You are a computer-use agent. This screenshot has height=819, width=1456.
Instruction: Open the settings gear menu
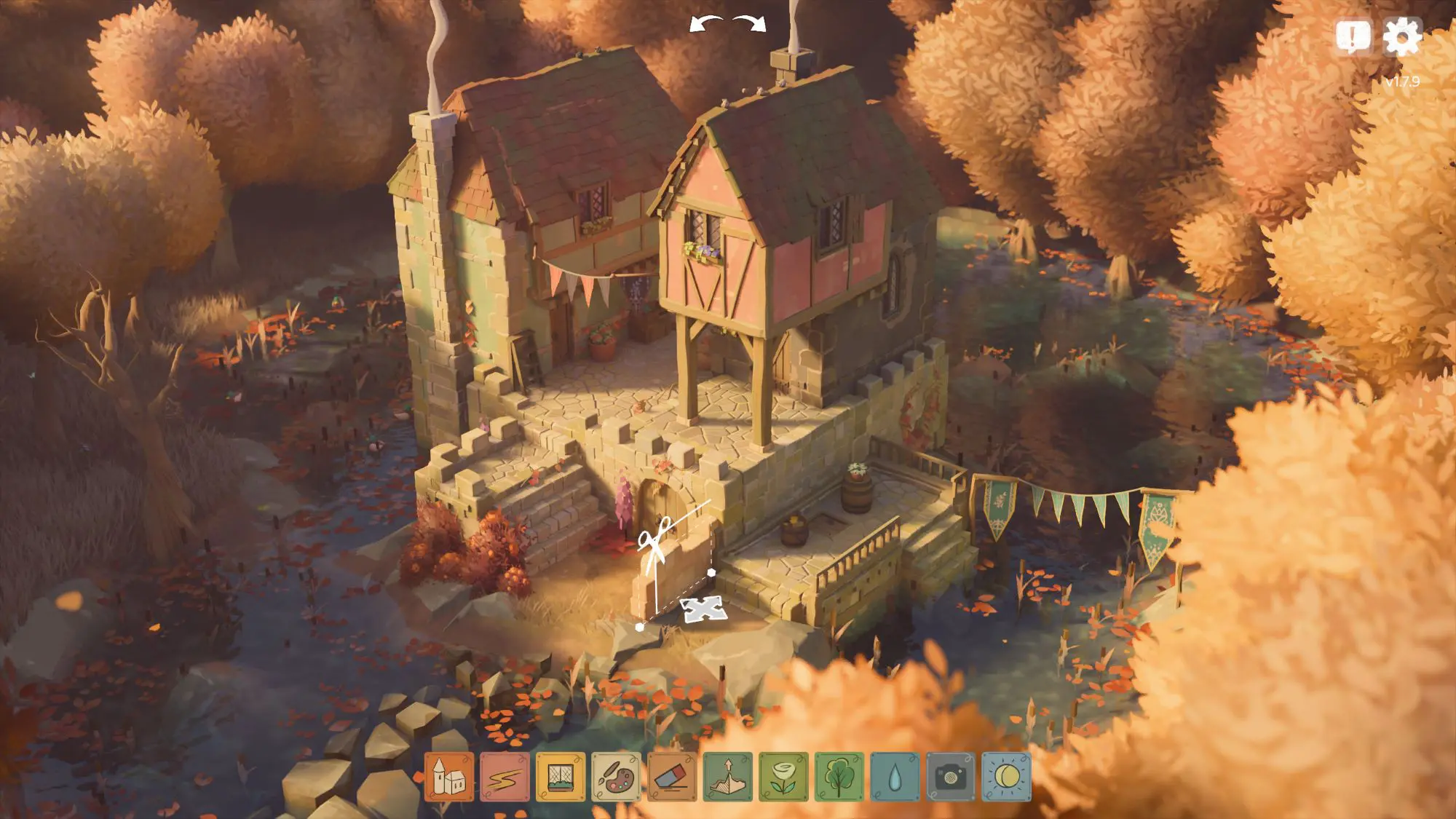click(1401, 36)
